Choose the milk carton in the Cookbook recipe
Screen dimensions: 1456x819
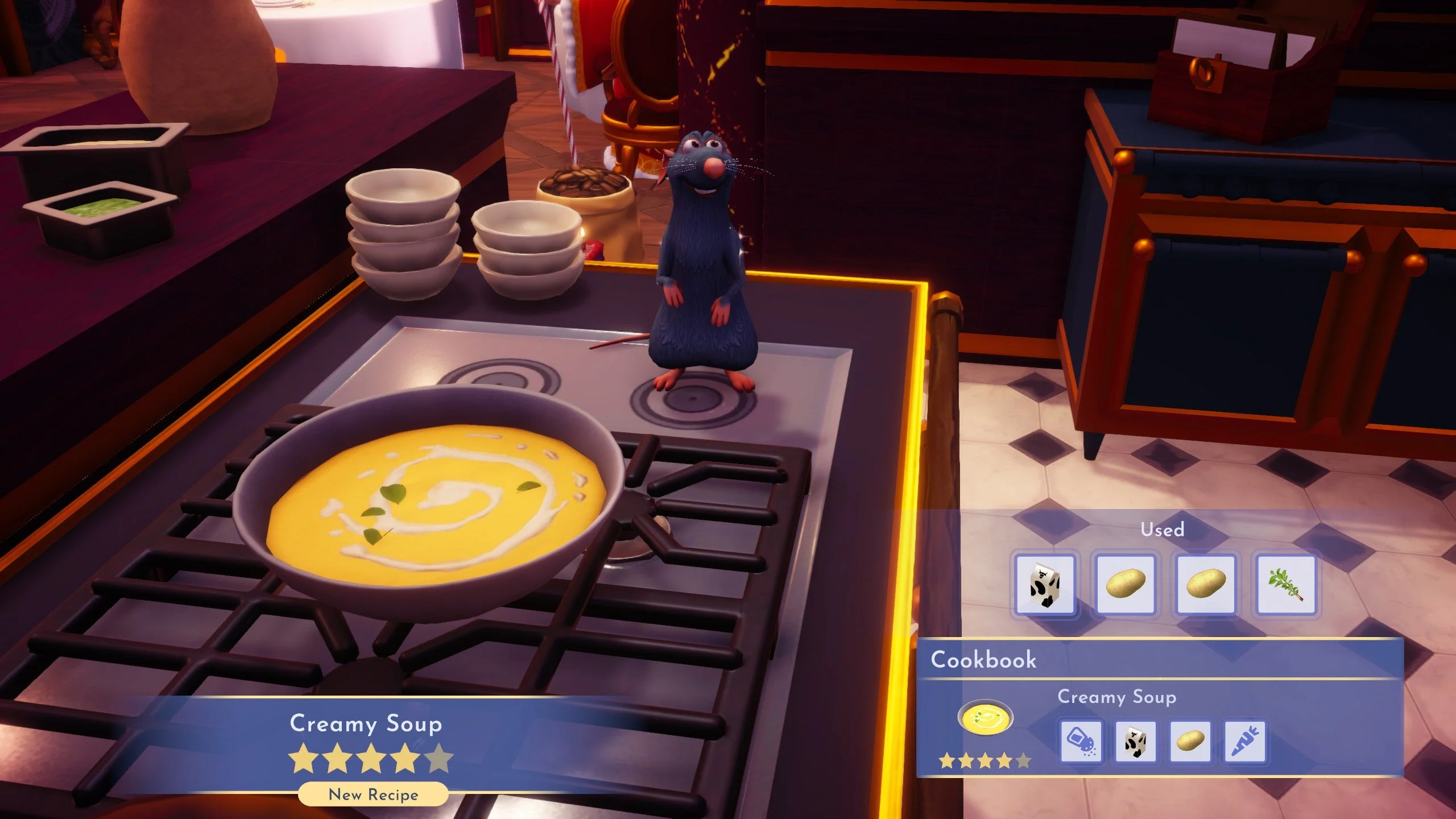pos(1135,742)
